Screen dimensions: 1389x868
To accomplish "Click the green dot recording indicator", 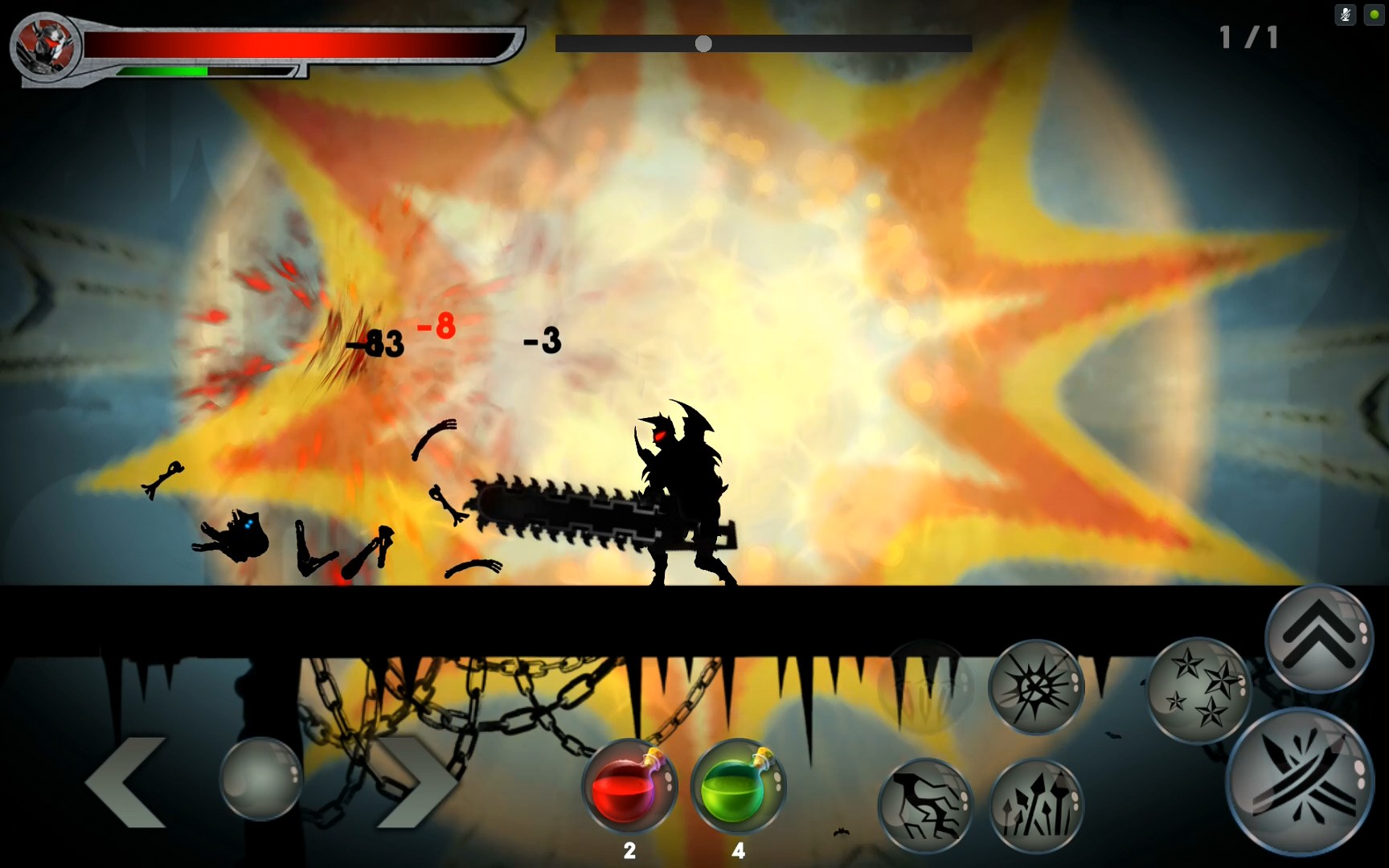I will [1374, 14].
